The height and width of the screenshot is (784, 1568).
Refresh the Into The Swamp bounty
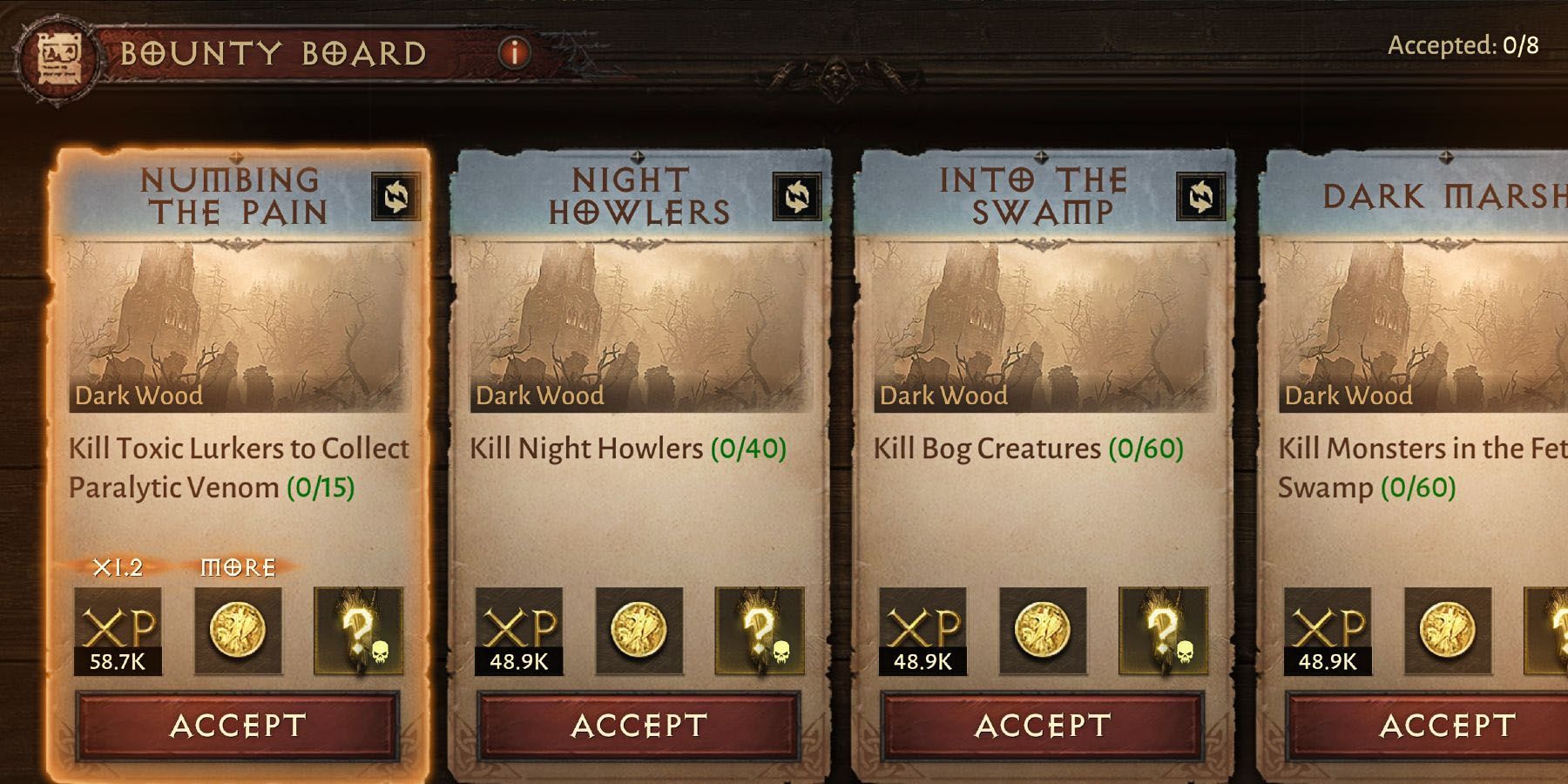(x=1203, y=197)
